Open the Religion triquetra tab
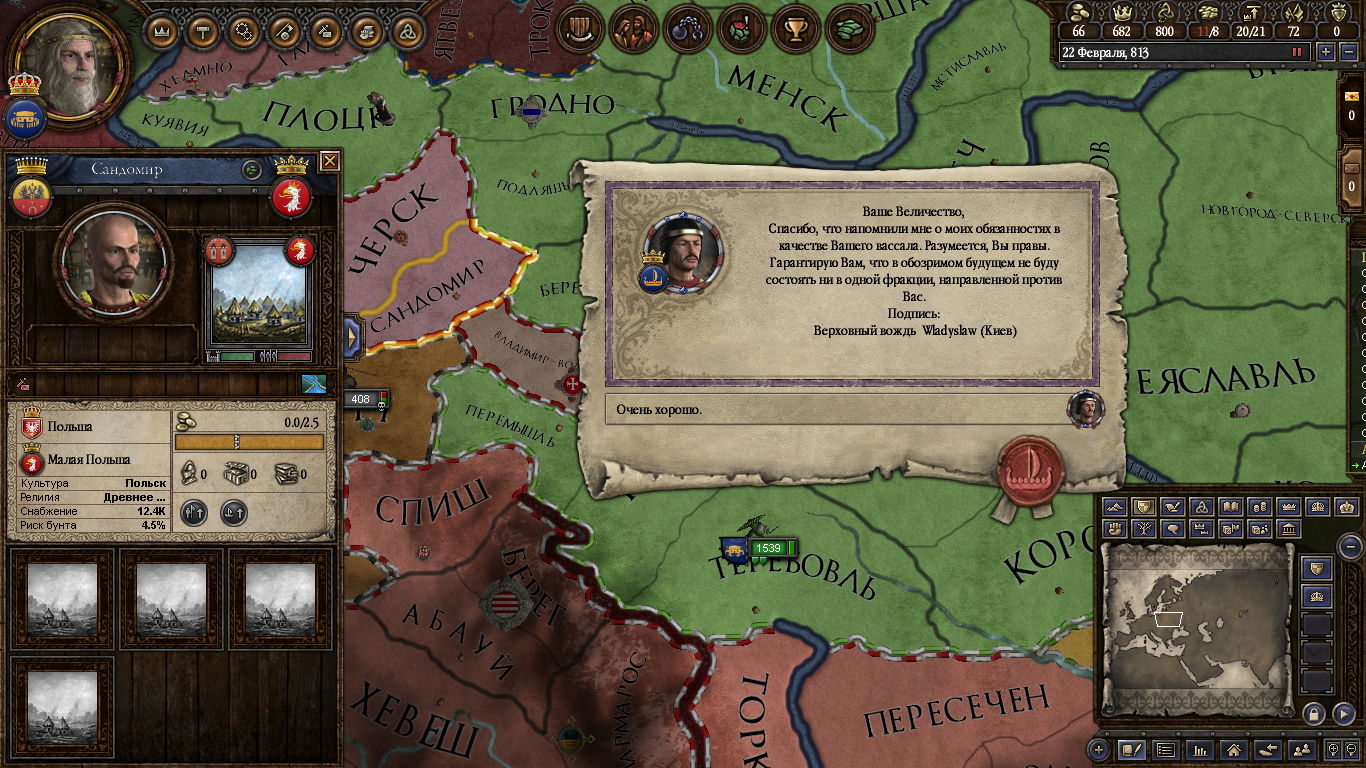1366x768 pixels. point(408,31)
